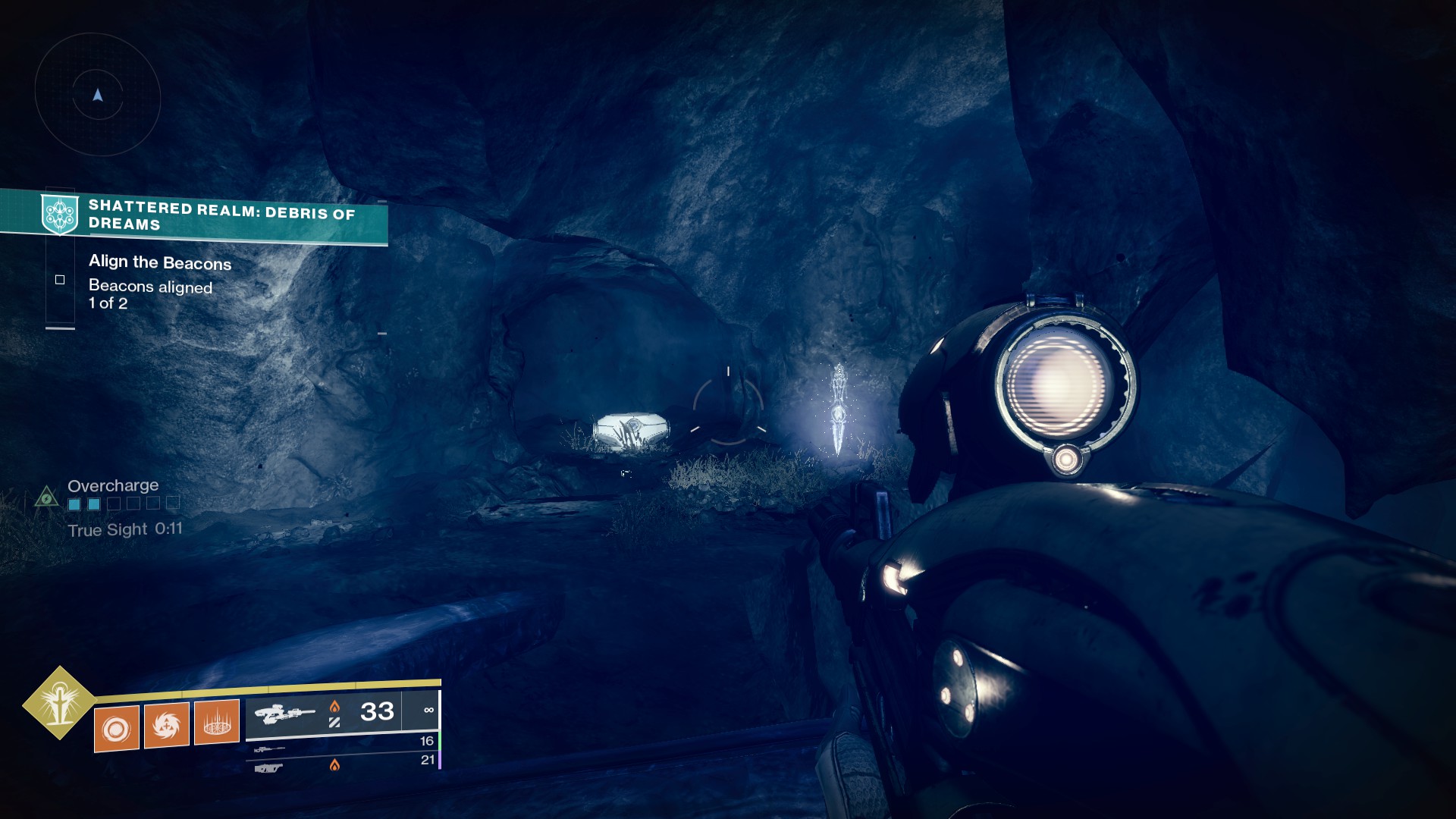Image resolution: width=1456 pixels, height=819 pixels.
Task: Trigger the swirling solar melee ability
Action: (x=167, y=725)
